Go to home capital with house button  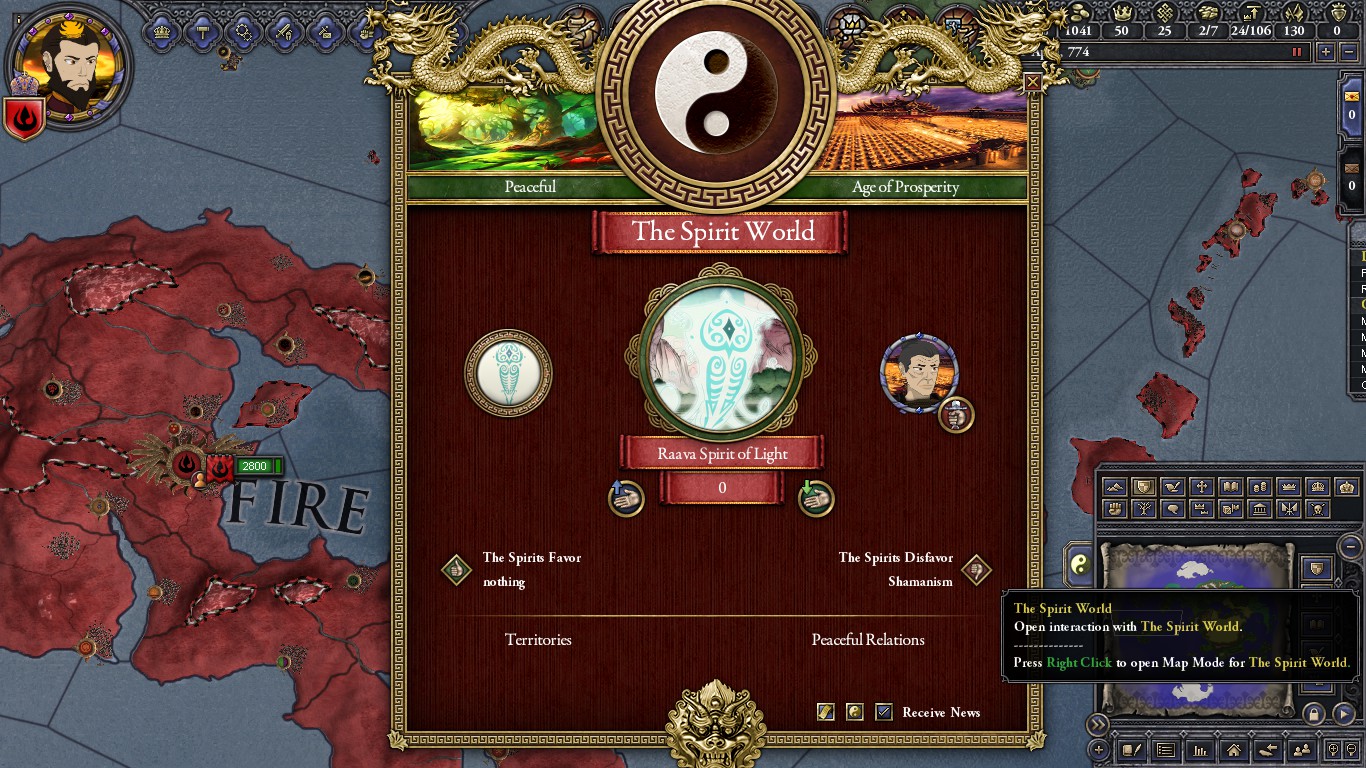tap(1234, 750)
